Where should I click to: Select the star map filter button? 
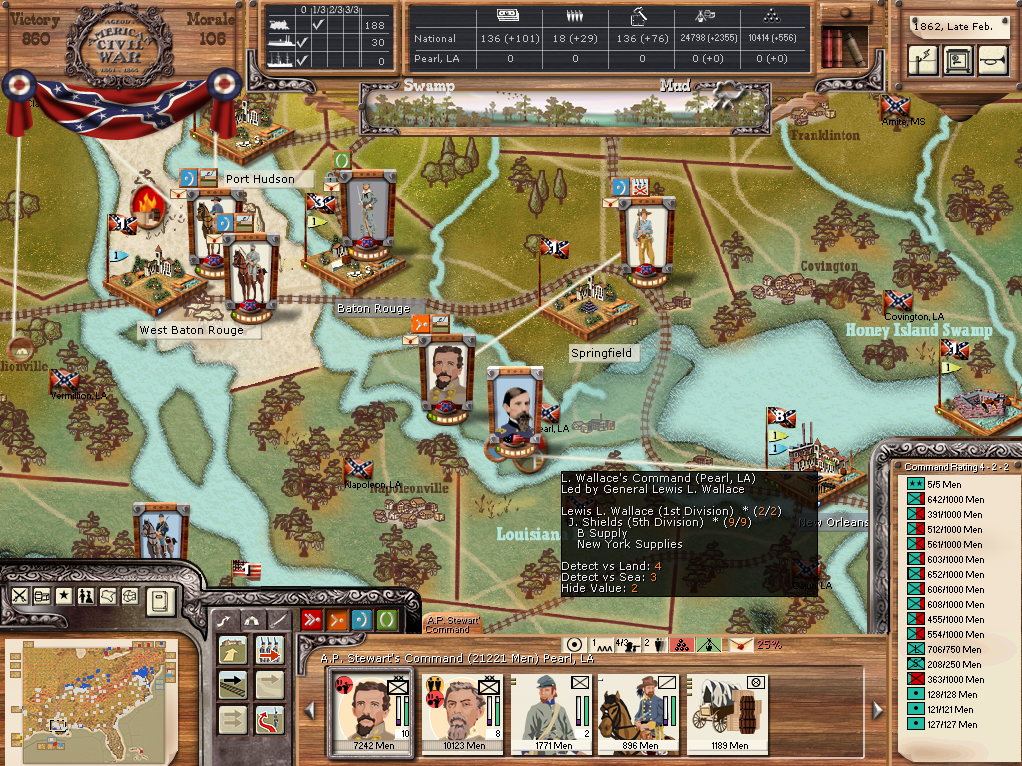coord(64,596)
